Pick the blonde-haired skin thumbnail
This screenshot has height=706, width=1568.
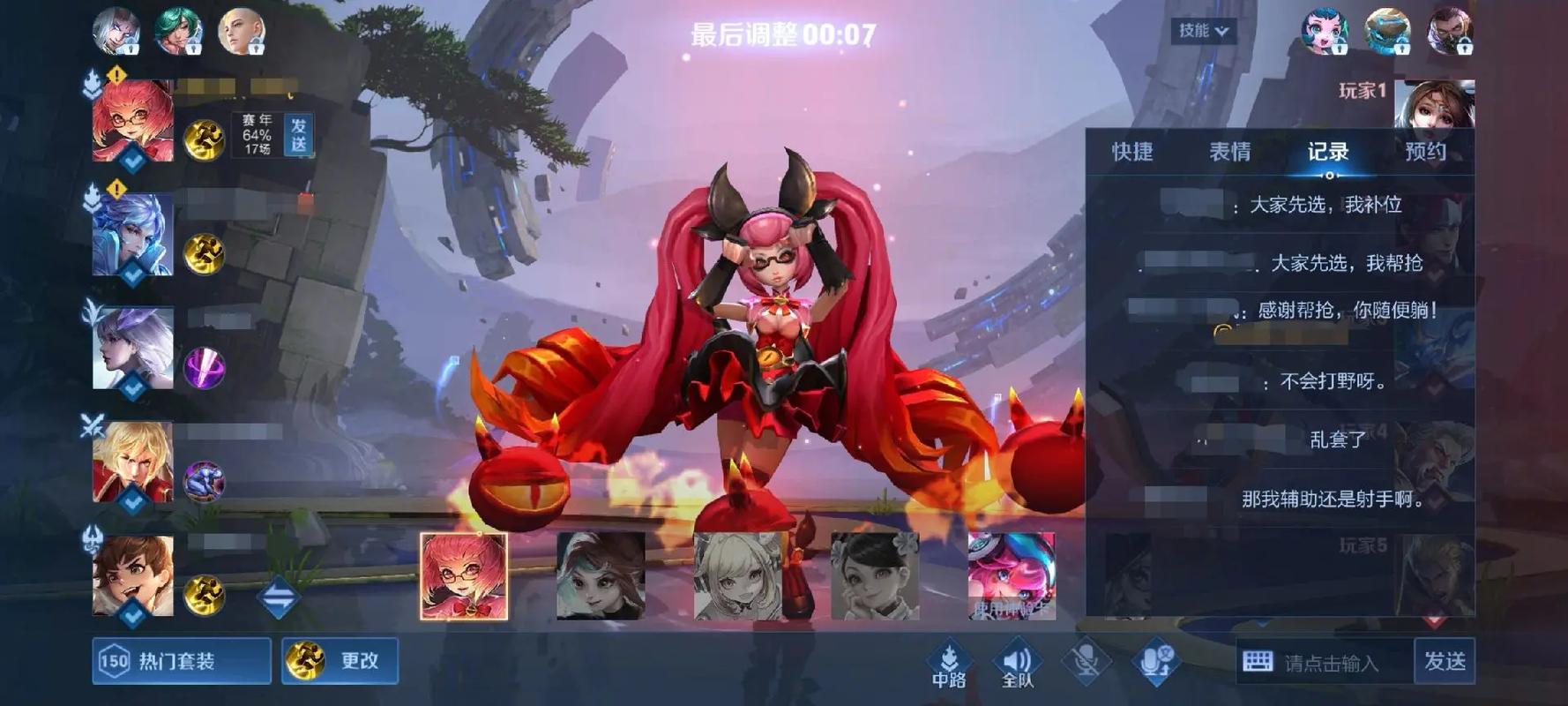tap(738, 576)
